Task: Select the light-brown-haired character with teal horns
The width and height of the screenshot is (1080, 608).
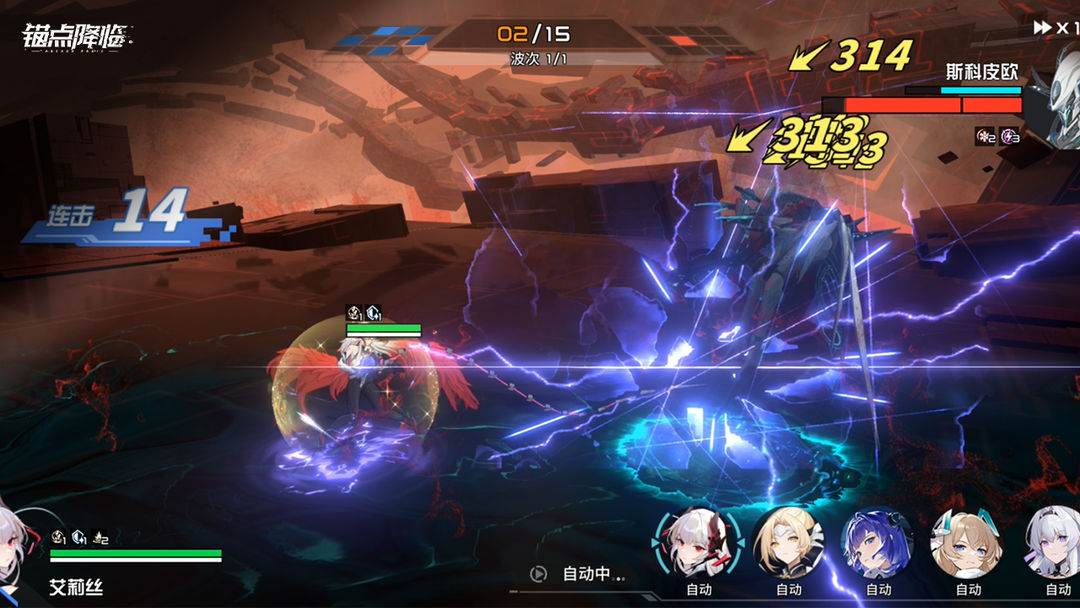Action: coord(967,541)
